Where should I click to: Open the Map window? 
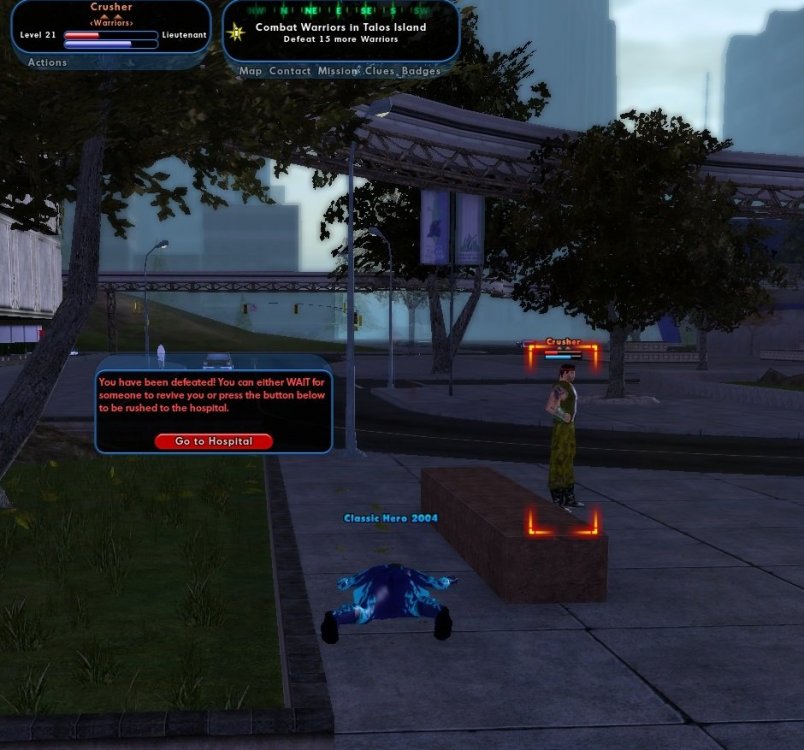pyautogui.click(x=250, y=72)
